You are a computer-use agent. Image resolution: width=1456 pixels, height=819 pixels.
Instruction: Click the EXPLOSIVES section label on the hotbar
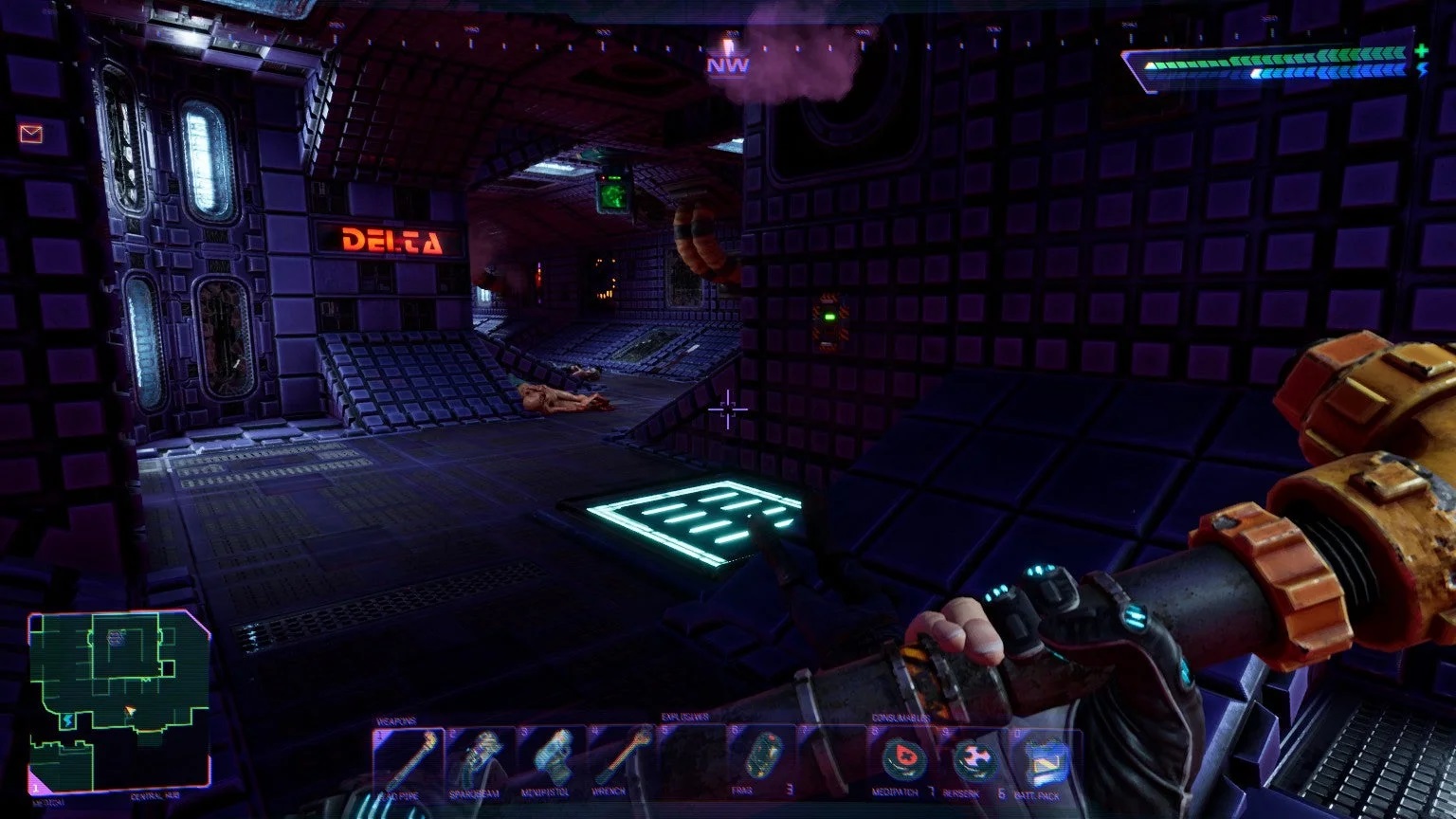point(685,719)
